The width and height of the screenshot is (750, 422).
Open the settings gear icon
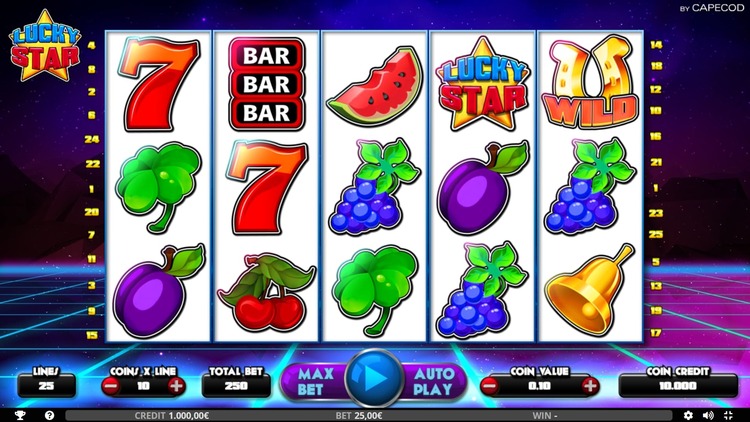[x=688, y=414]
